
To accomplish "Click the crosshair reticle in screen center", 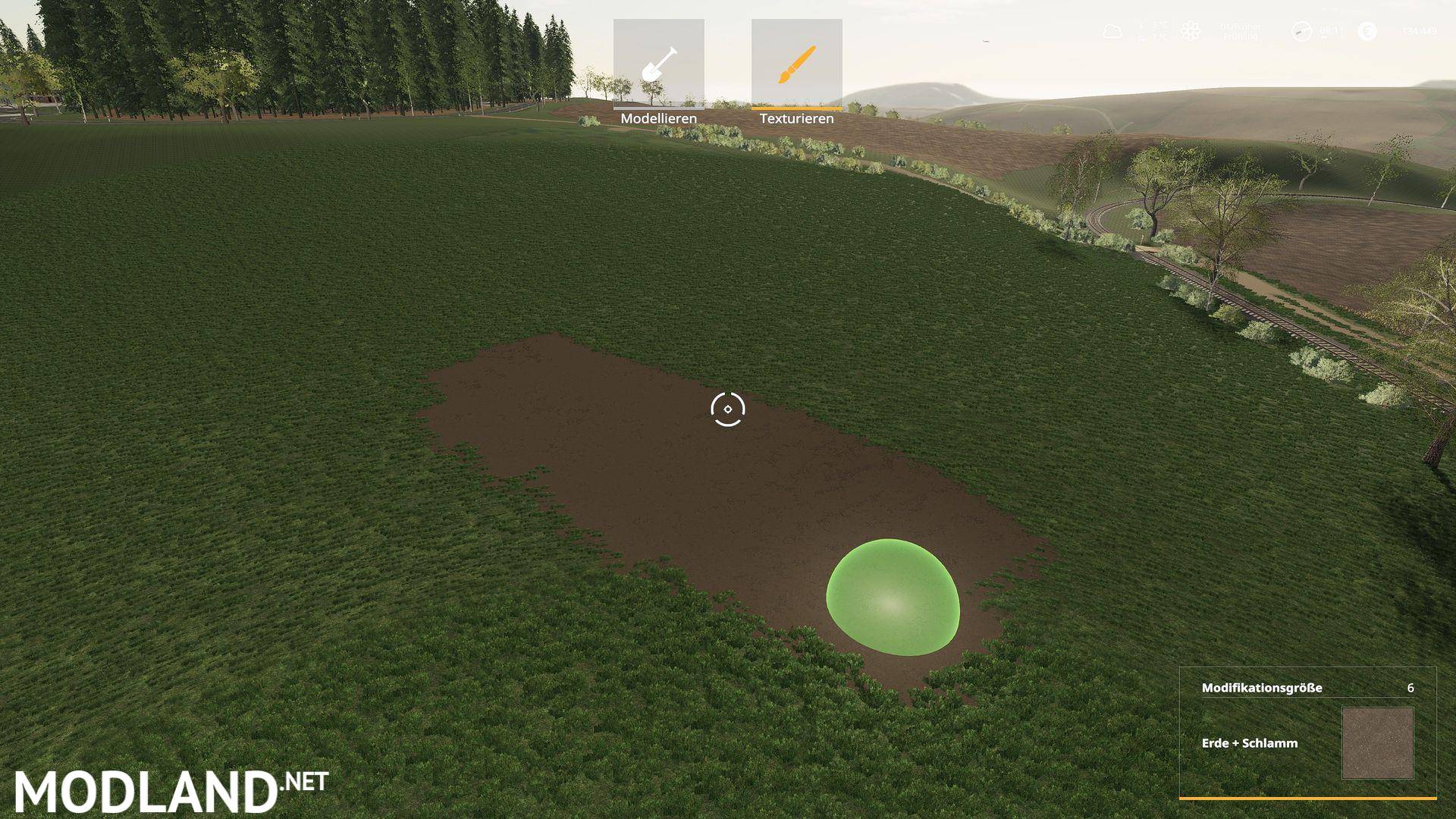I will [x=728, y=409].
